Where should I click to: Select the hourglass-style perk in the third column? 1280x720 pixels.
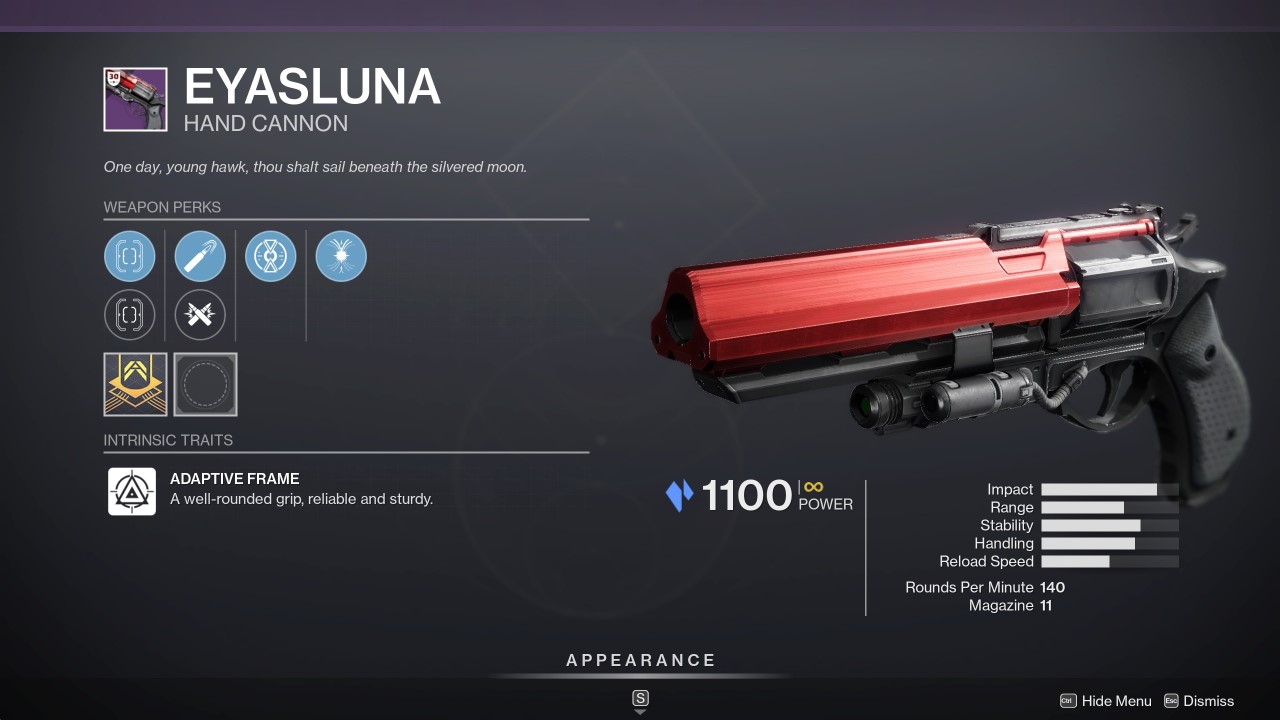tap(270, 256)
